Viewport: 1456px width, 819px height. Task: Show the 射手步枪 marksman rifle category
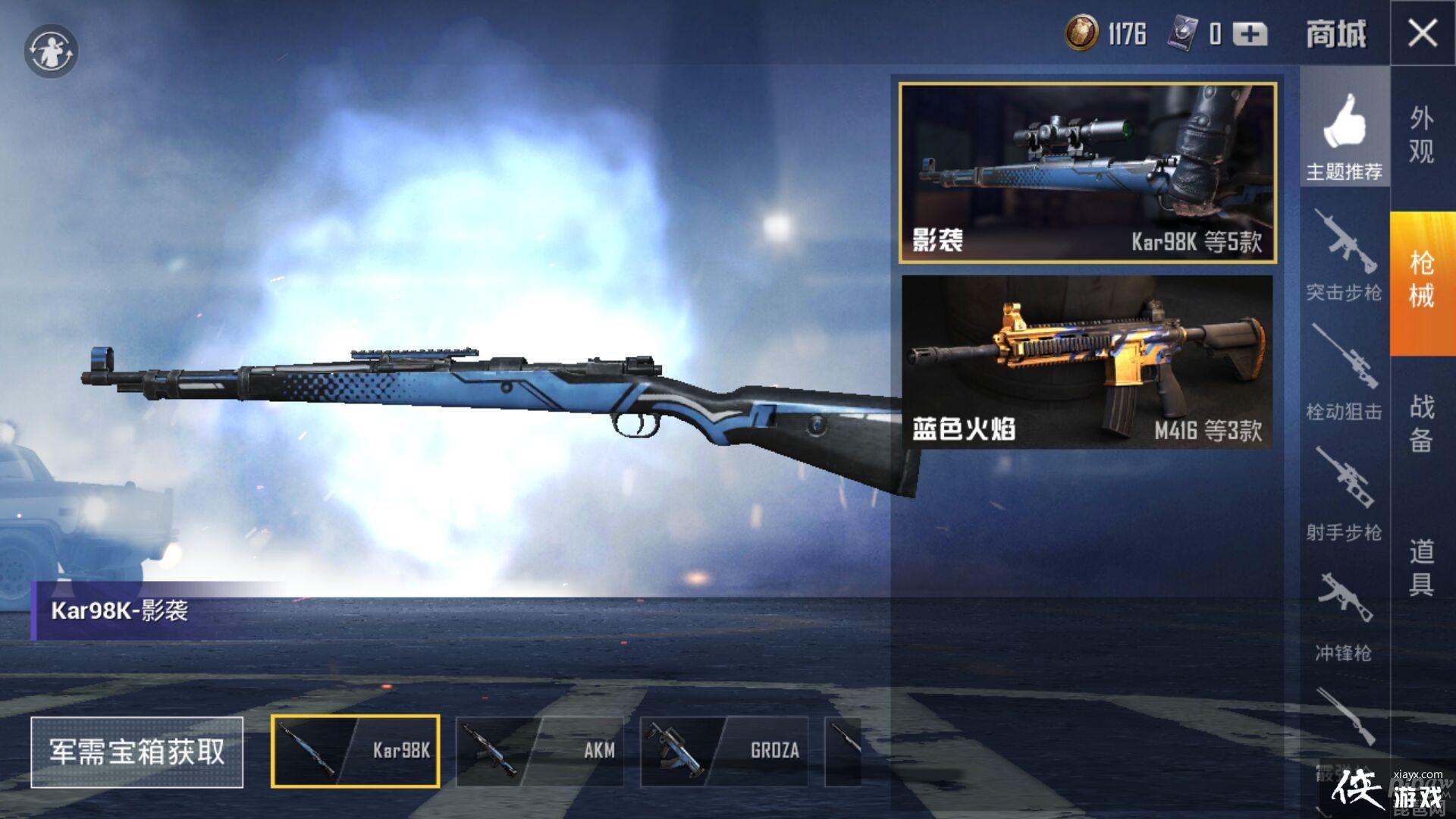coord(1344,494)
